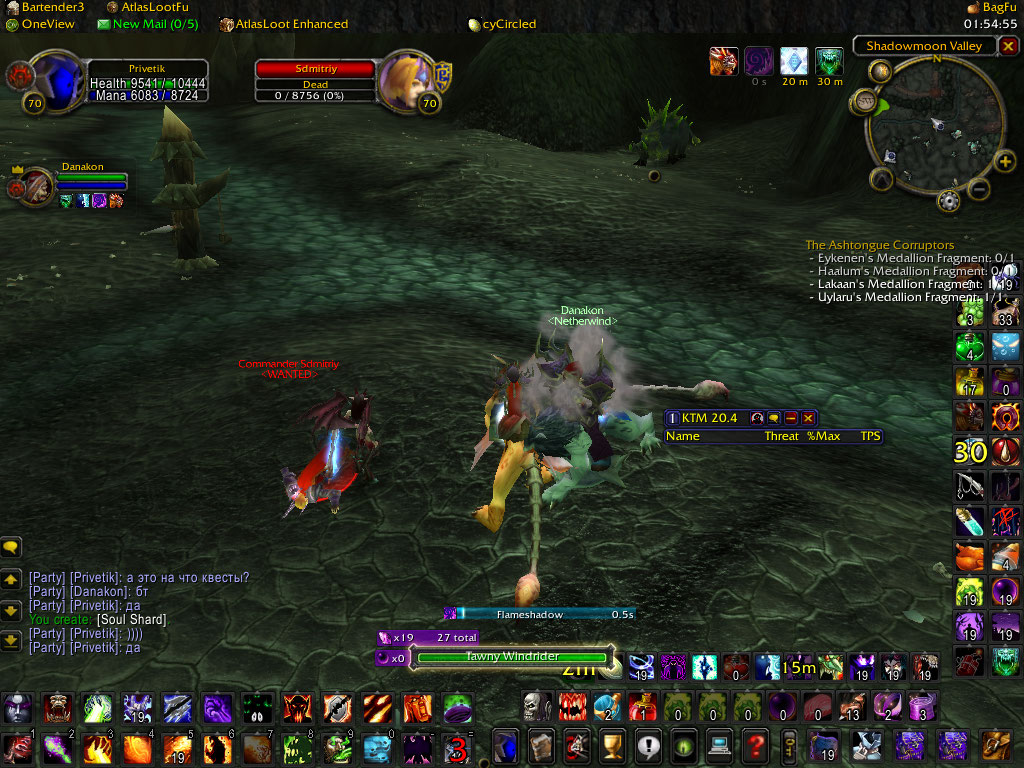Click The Ashtongue Corruptors quest tracker title
The height and width of the screenshot is (768, 1024).
(879, 245)
